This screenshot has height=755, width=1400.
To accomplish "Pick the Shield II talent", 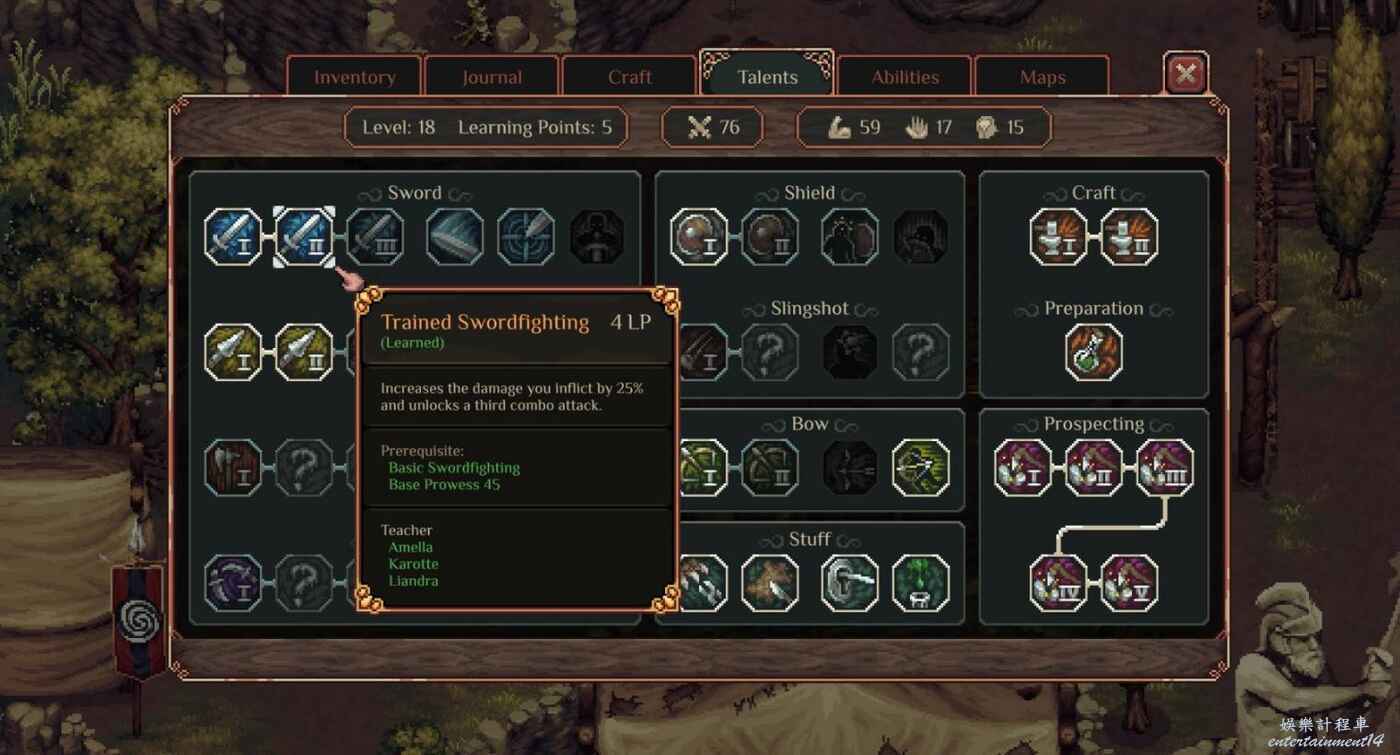I will click(770, 237).
